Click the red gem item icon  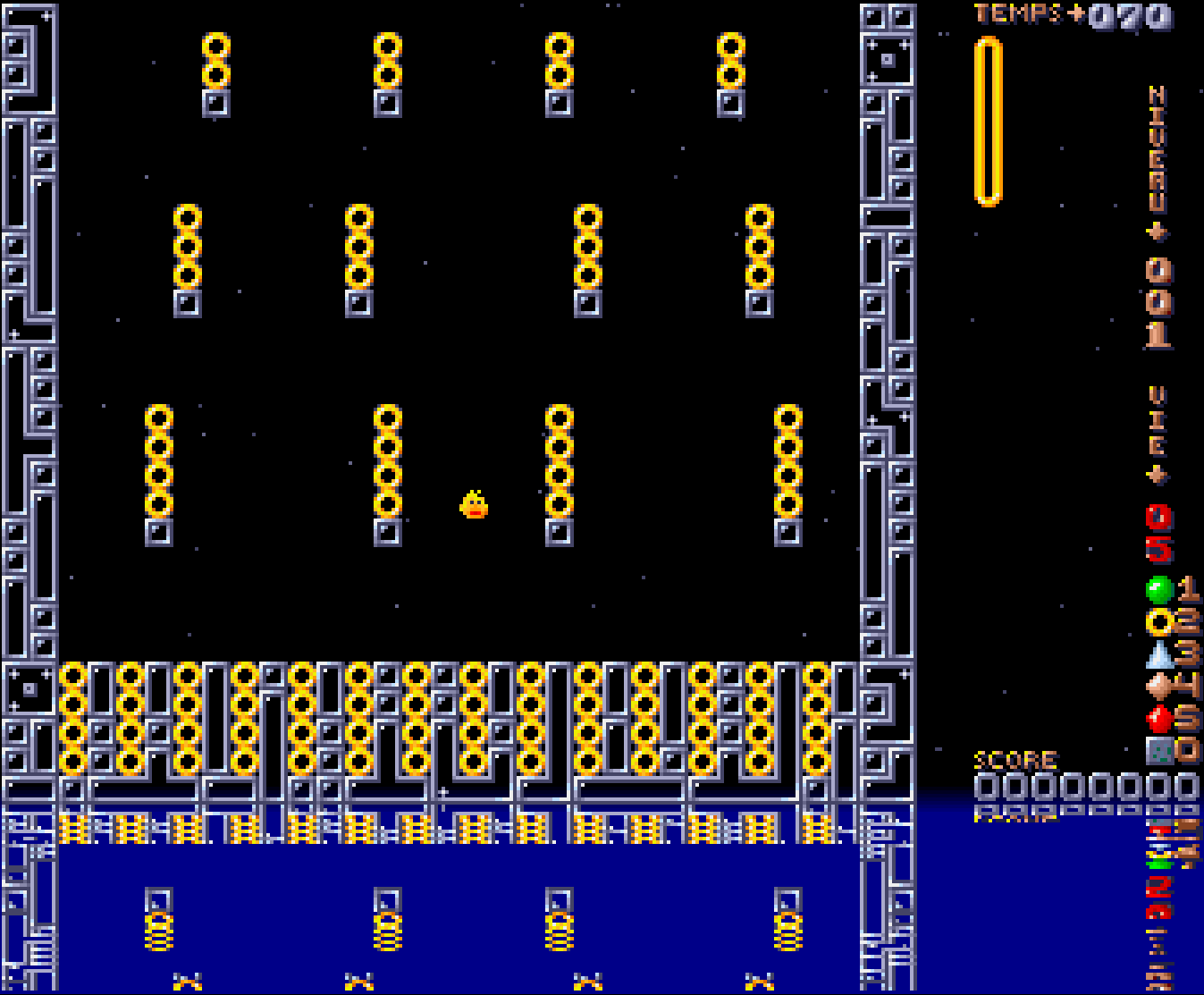1159,719
